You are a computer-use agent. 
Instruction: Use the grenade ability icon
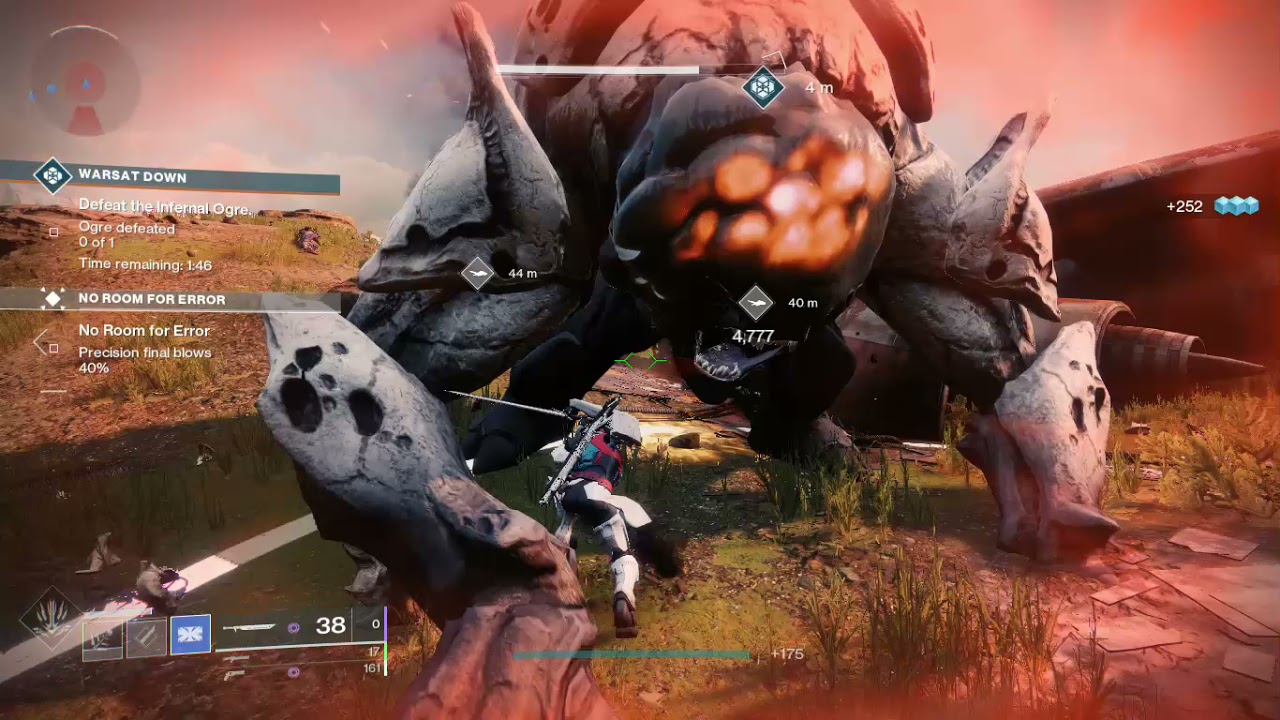coord(103,636)
